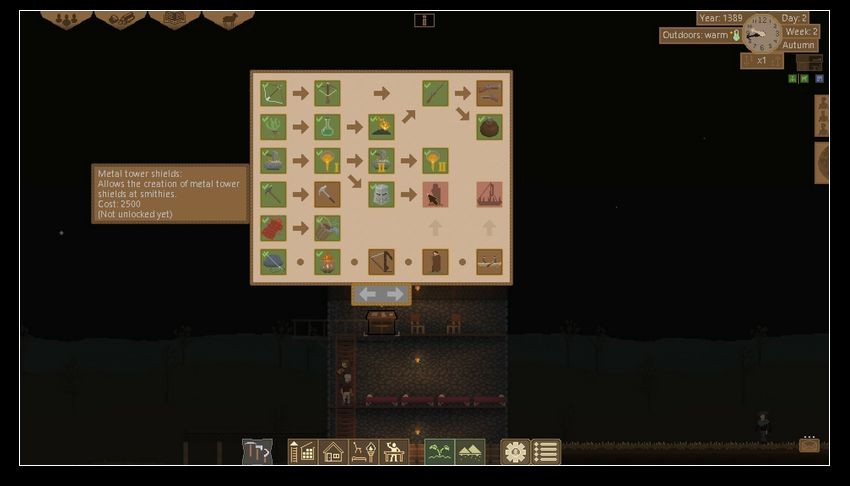Open the hammer tools build menu
The image size is (850, 486).
coord(257,452)
